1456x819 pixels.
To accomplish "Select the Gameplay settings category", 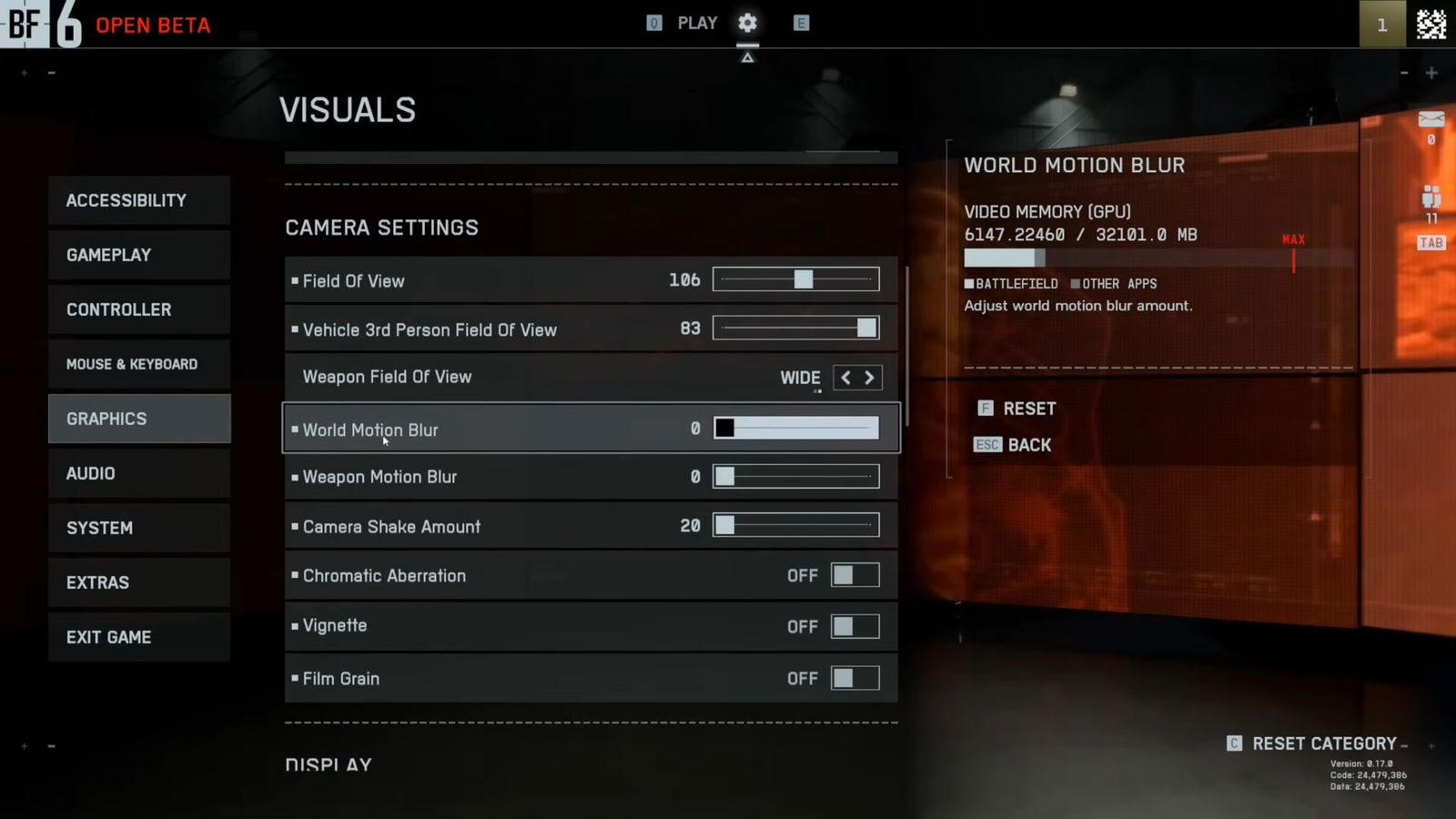I will 139,255.
